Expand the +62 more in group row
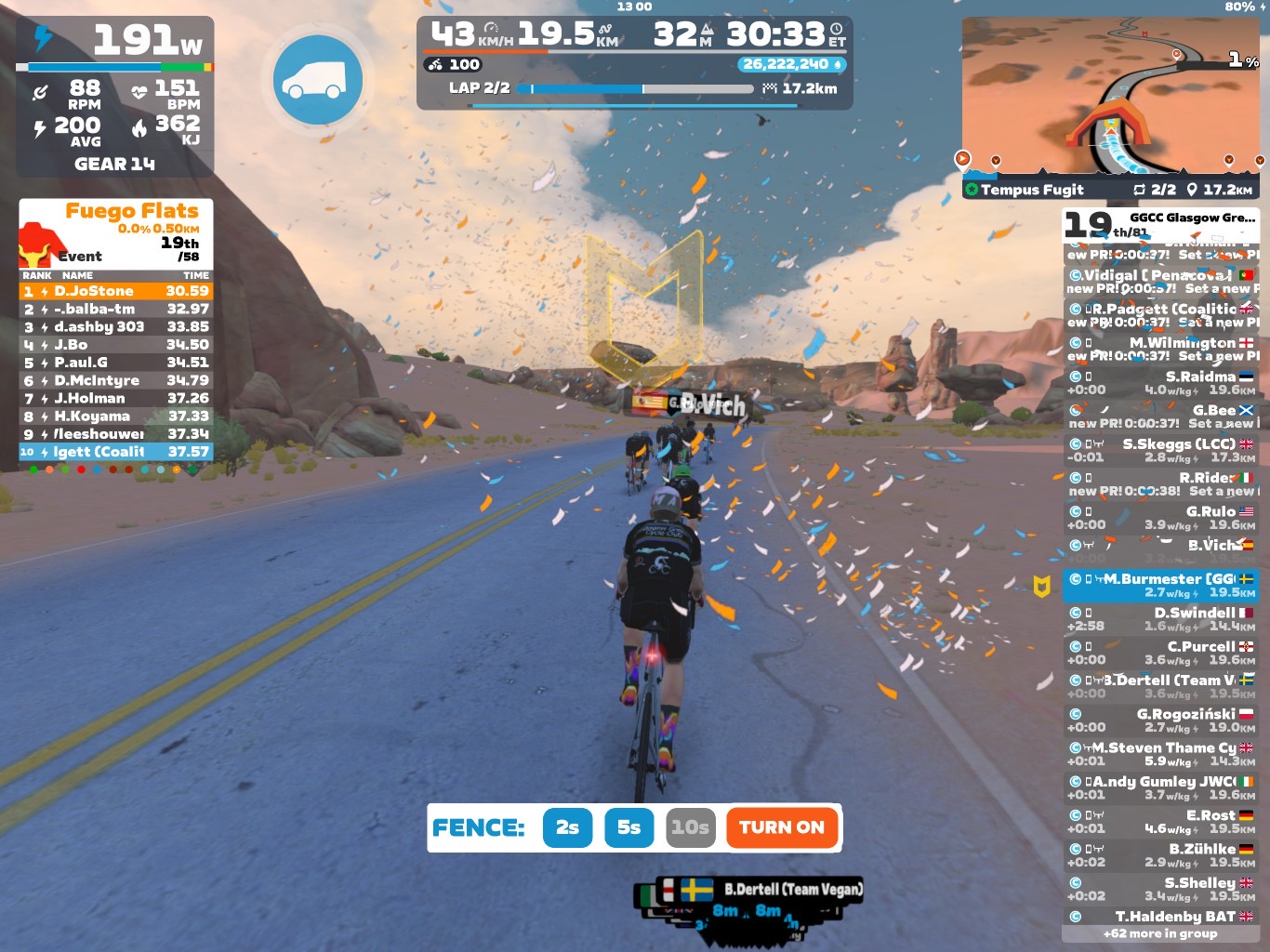Screen dimensions: 1270x952 pos(1160,933)
